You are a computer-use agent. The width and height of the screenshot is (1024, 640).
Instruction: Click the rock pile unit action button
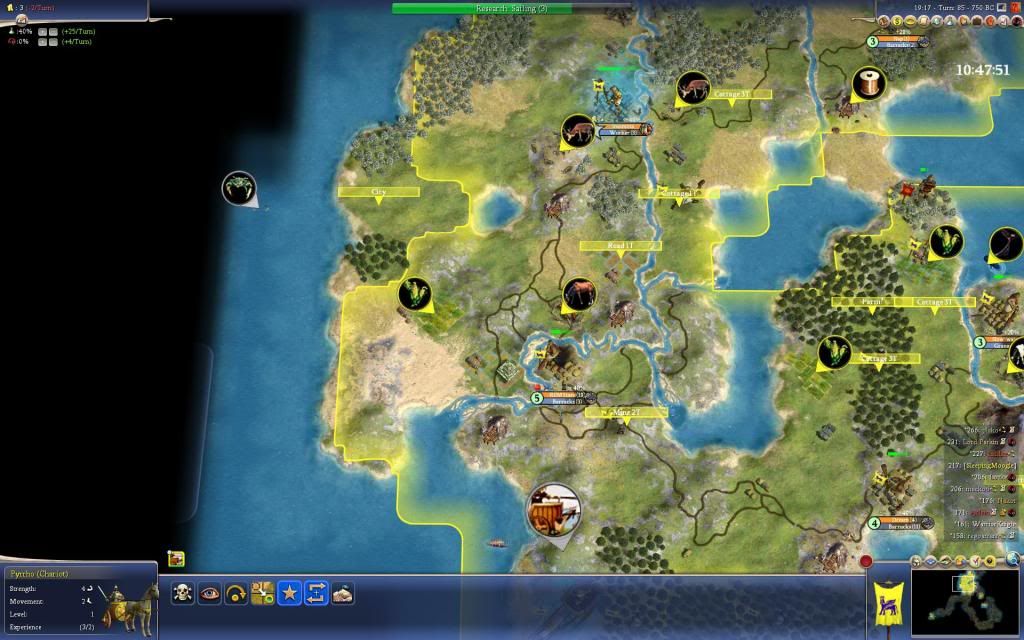tap(343, 593)
